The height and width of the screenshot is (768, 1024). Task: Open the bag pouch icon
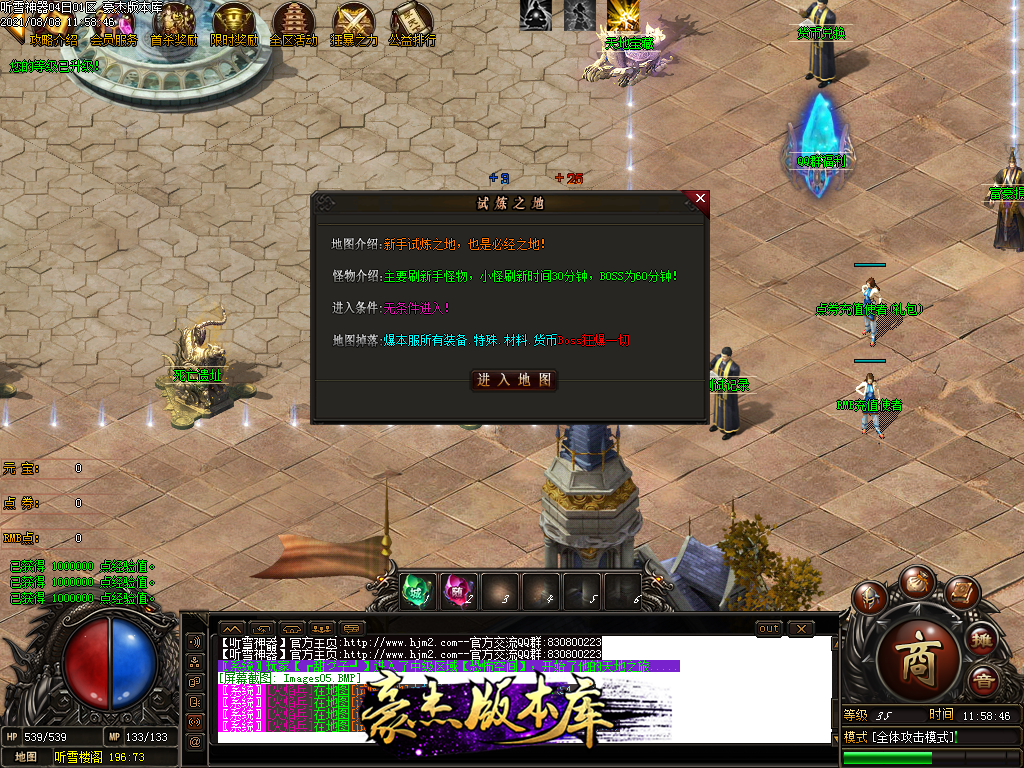[916, 582]
